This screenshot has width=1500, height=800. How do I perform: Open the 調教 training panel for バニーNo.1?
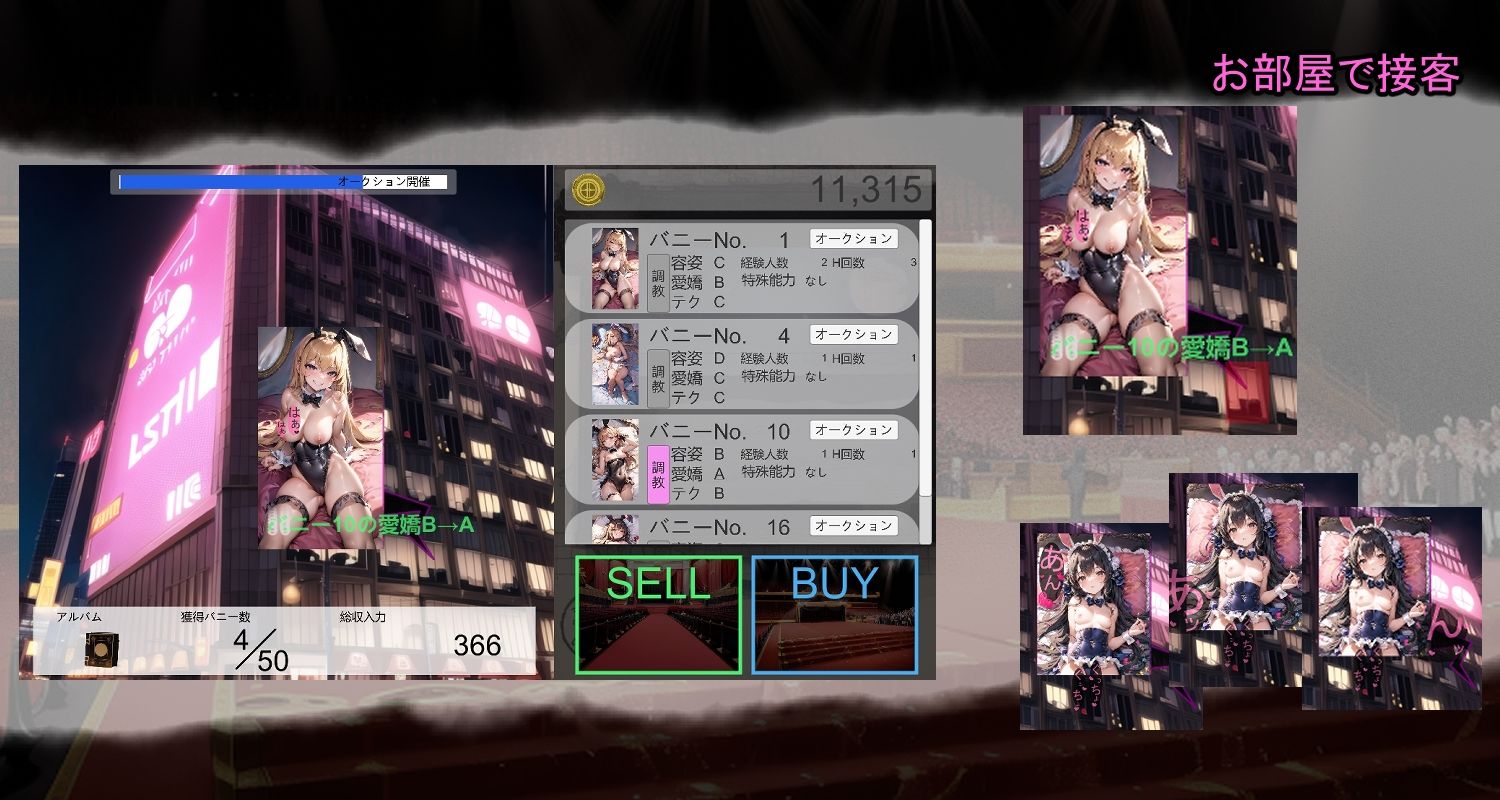pyautogui.click(x=658, y=282)
